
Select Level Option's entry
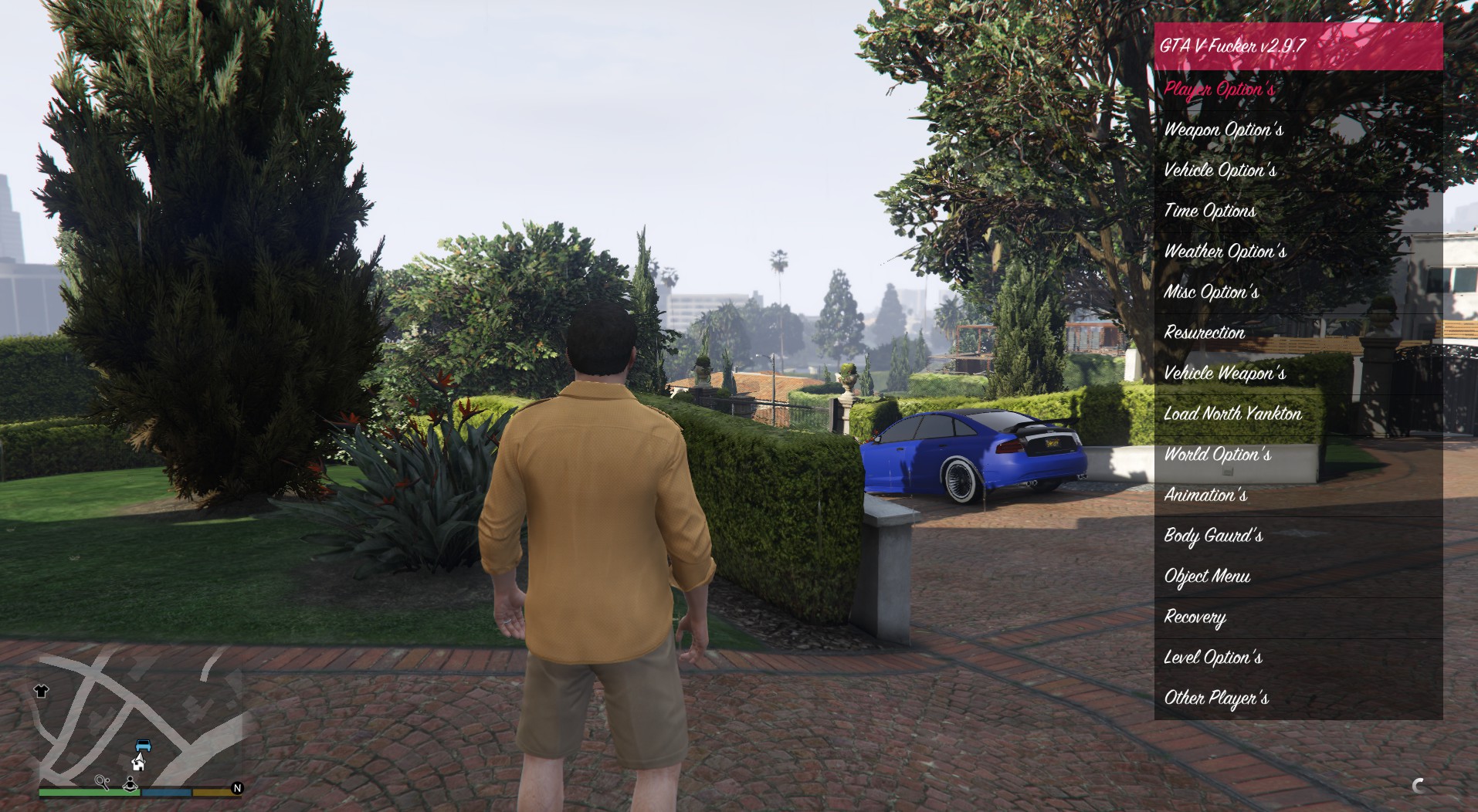click(1213, 658)
